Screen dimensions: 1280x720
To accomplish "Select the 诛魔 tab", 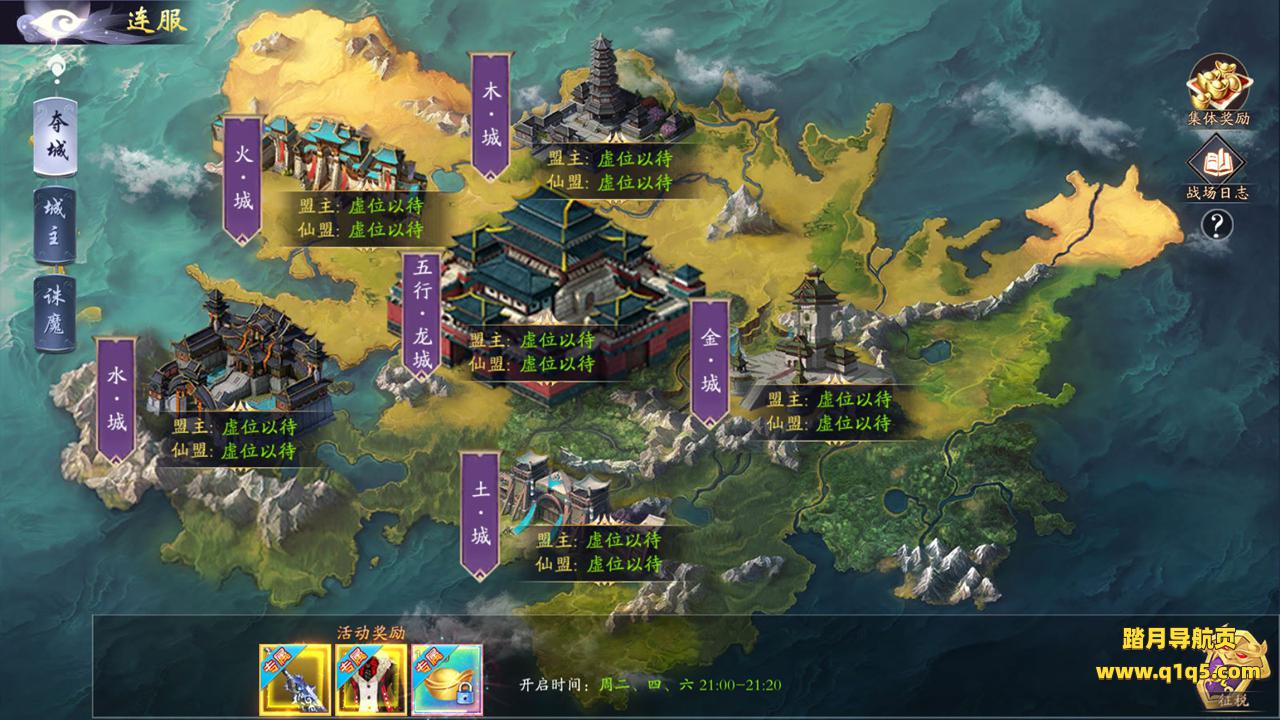I will [56, 312].
